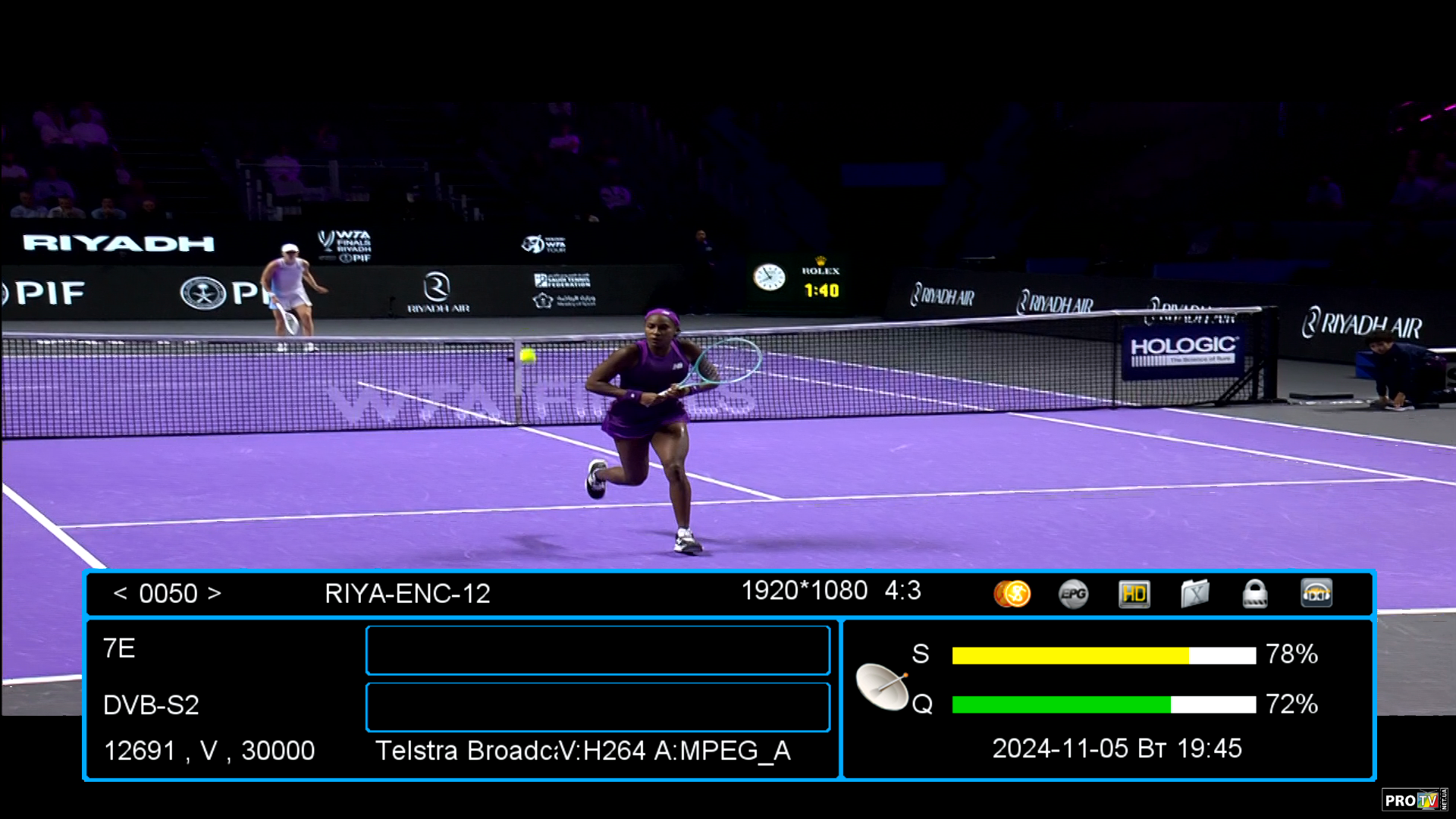Select the Dolby headphones audio icon
This screenshot has width=1456, height=819.
pyautogui.click(x=1316, y=594)
